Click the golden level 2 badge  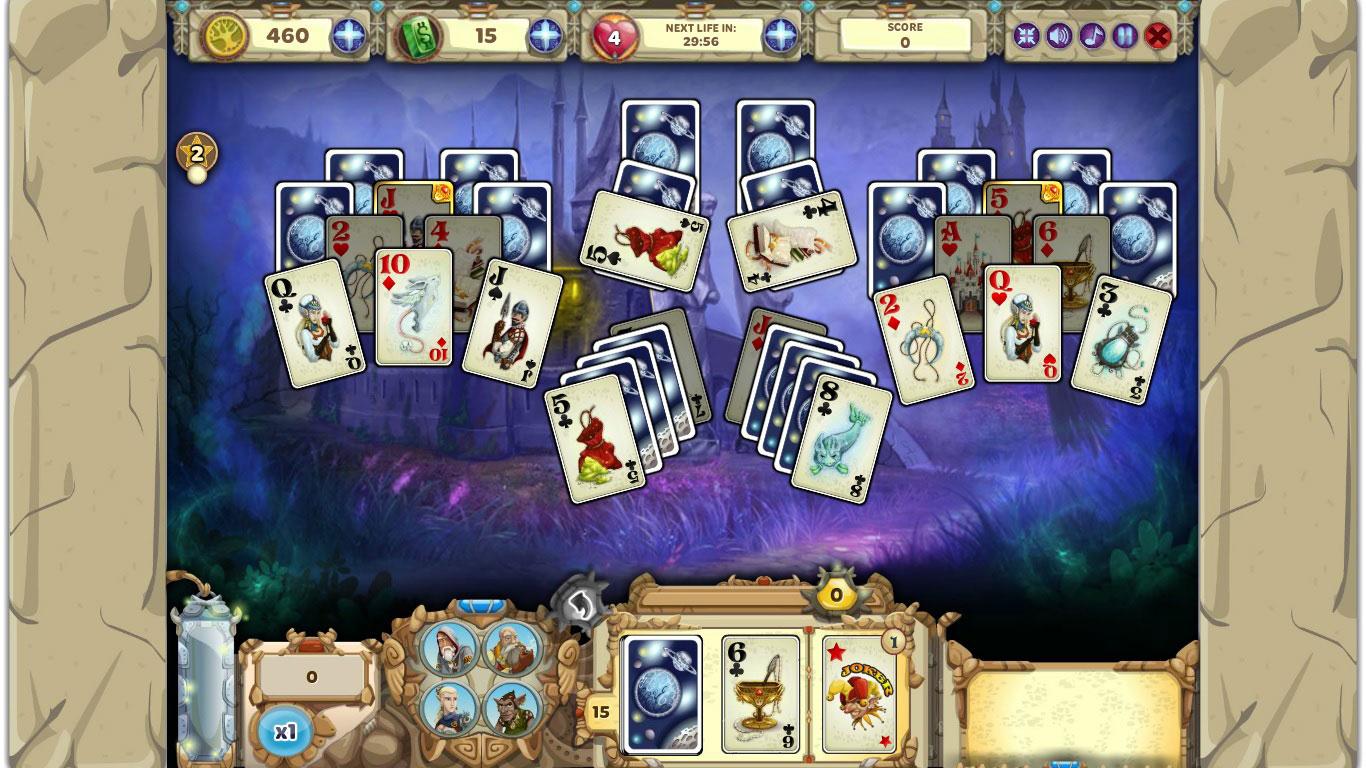194,151
